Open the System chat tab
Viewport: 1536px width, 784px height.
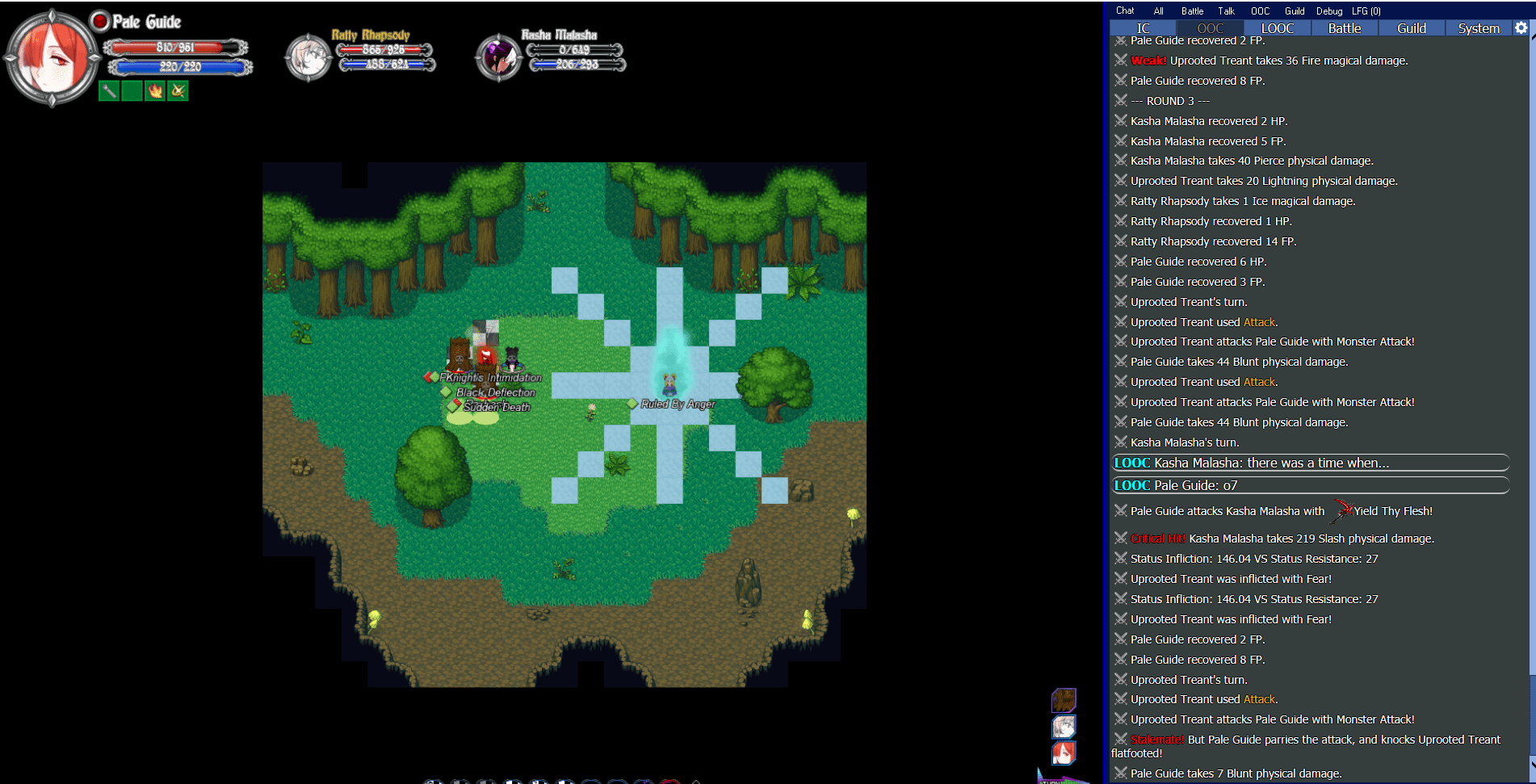point(1478,28)
